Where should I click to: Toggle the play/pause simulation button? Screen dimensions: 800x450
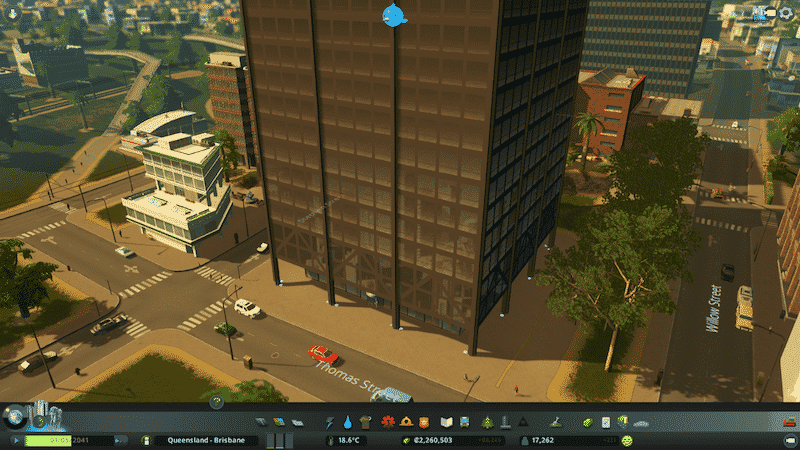17,440
